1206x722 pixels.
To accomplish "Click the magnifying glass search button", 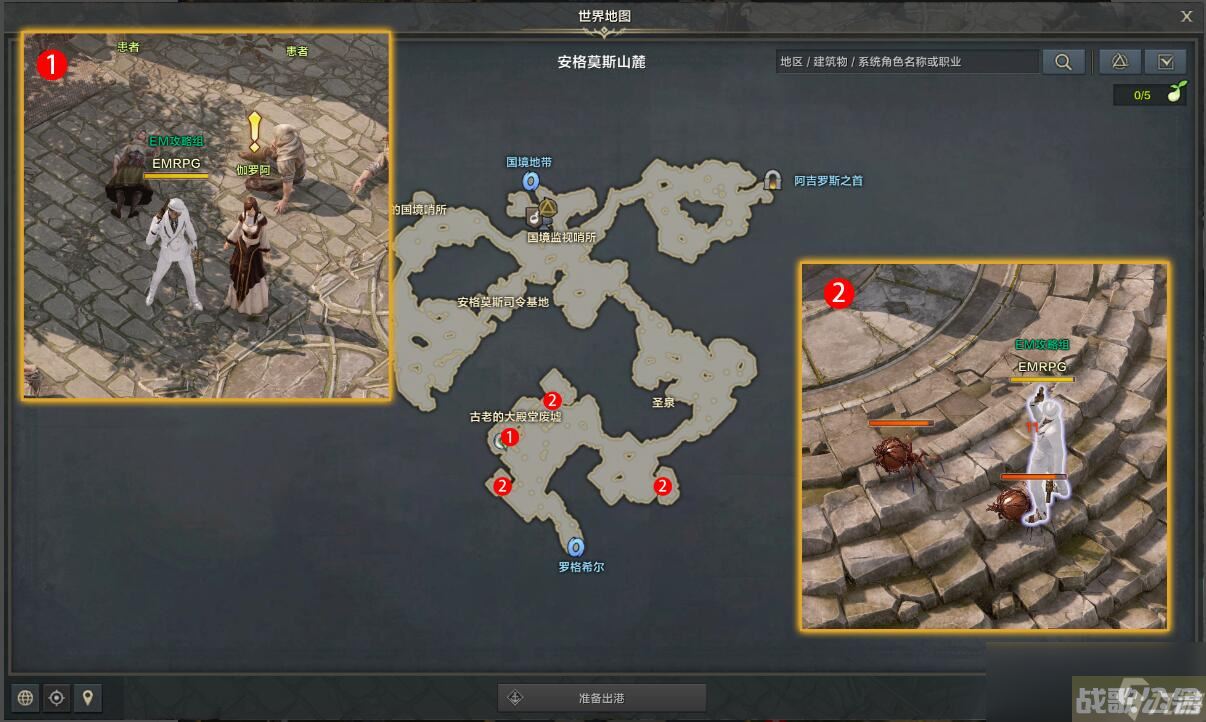I will coord(1063,62).
